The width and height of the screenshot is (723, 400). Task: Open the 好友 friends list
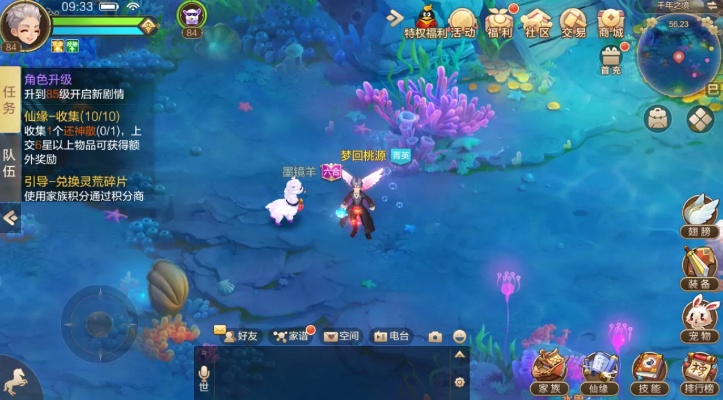click(240, 336)
